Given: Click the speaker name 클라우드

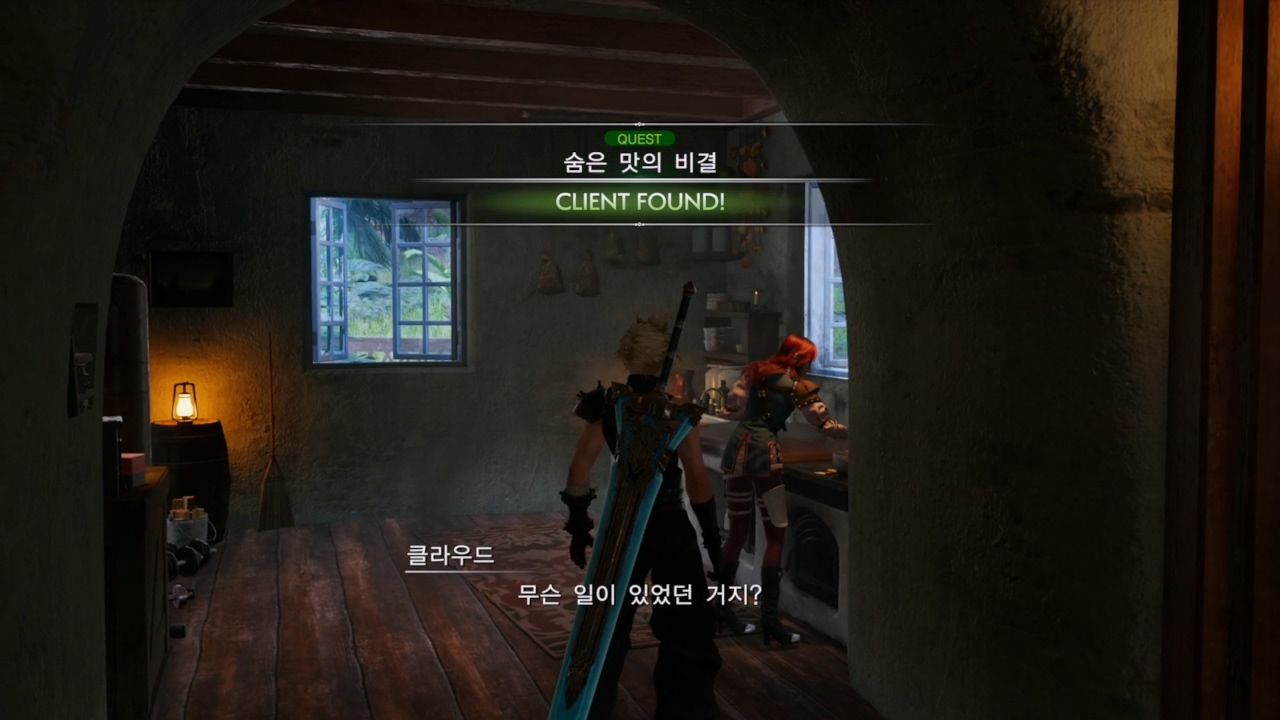Looking at the screenshot, I should tap(451, 557).
